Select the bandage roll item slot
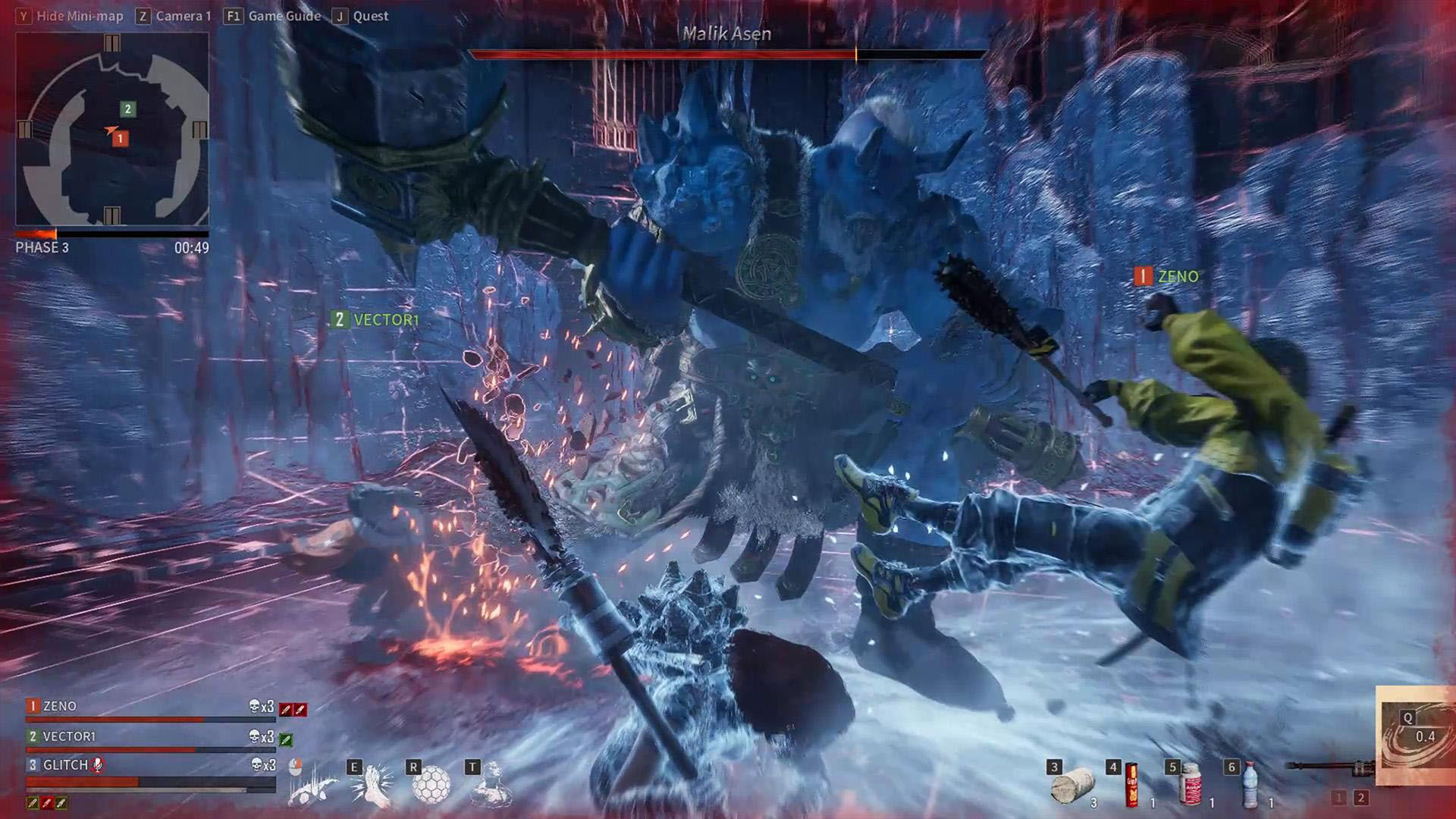 (x=1073, y=784)
